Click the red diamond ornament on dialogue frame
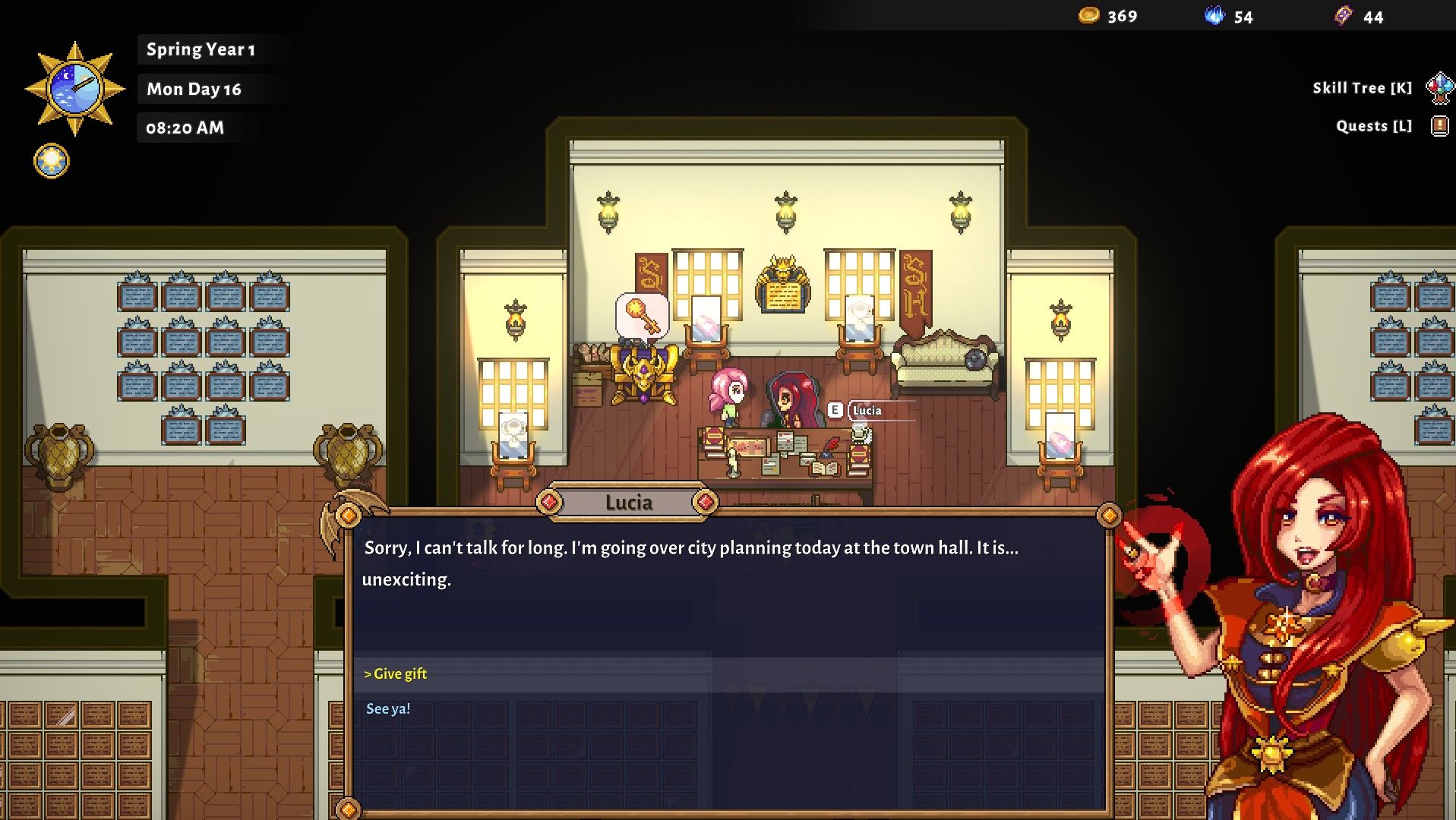 coord(549,501)
